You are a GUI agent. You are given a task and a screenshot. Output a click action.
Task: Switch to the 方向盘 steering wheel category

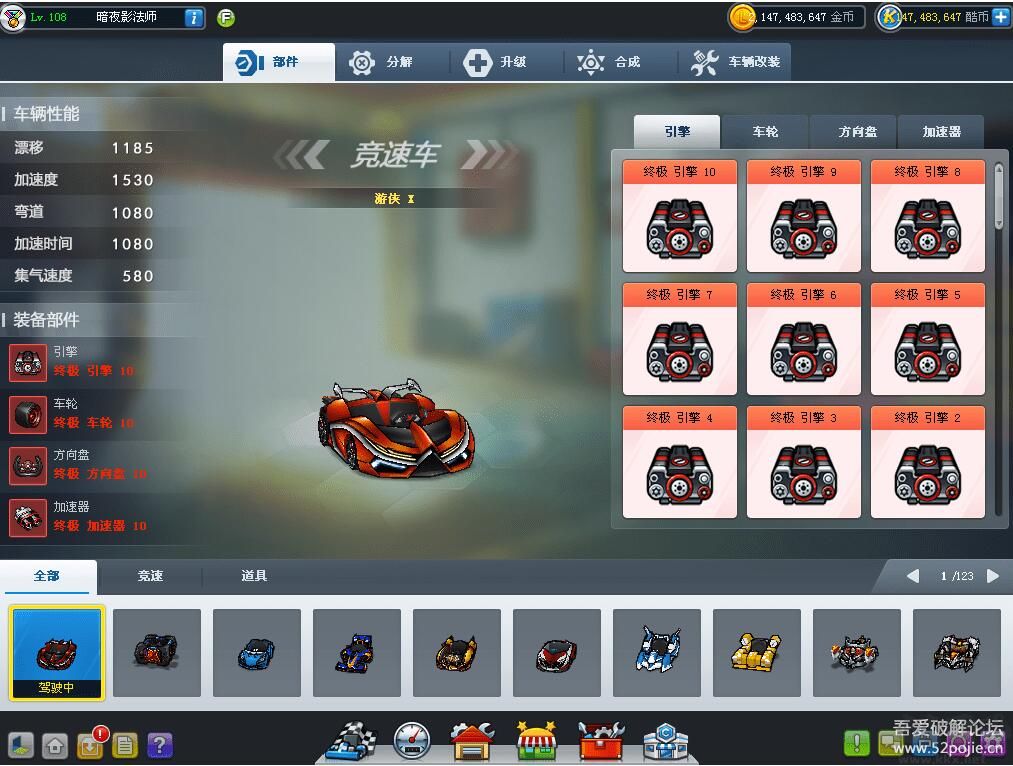(853, 132)
